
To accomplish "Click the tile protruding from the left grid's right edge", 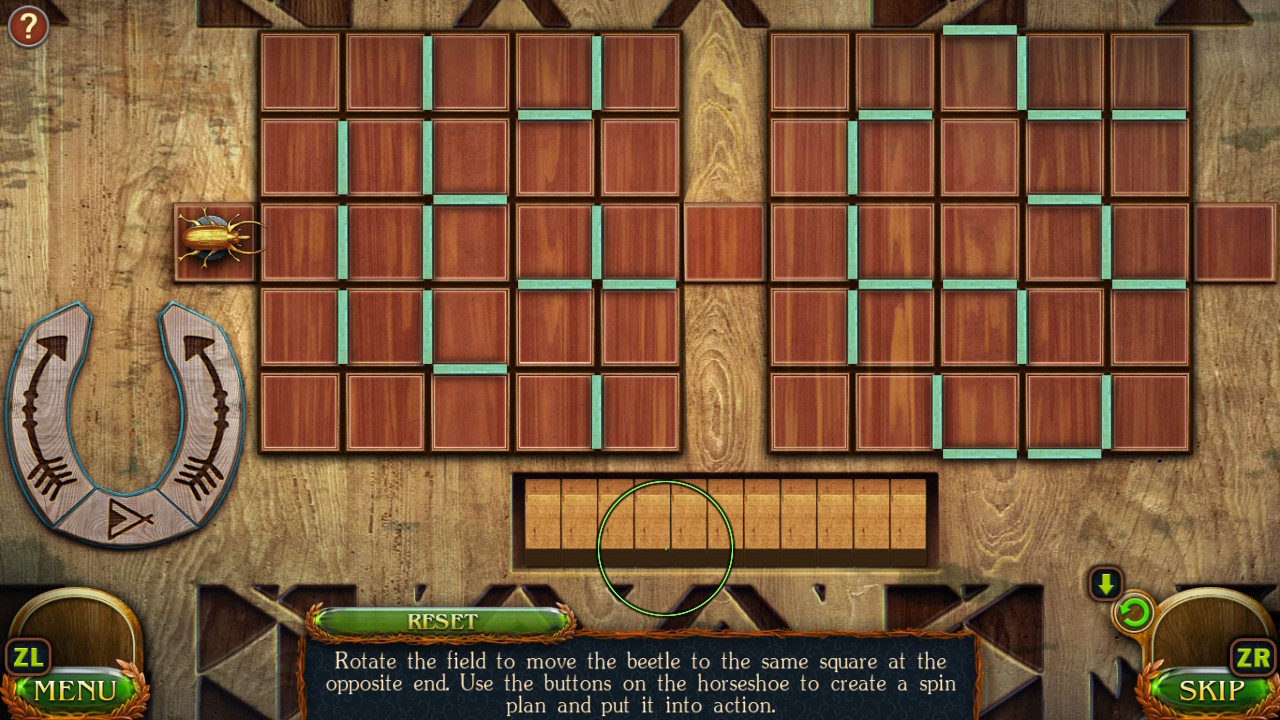I will pyautogui.click(x=725, y=240).
